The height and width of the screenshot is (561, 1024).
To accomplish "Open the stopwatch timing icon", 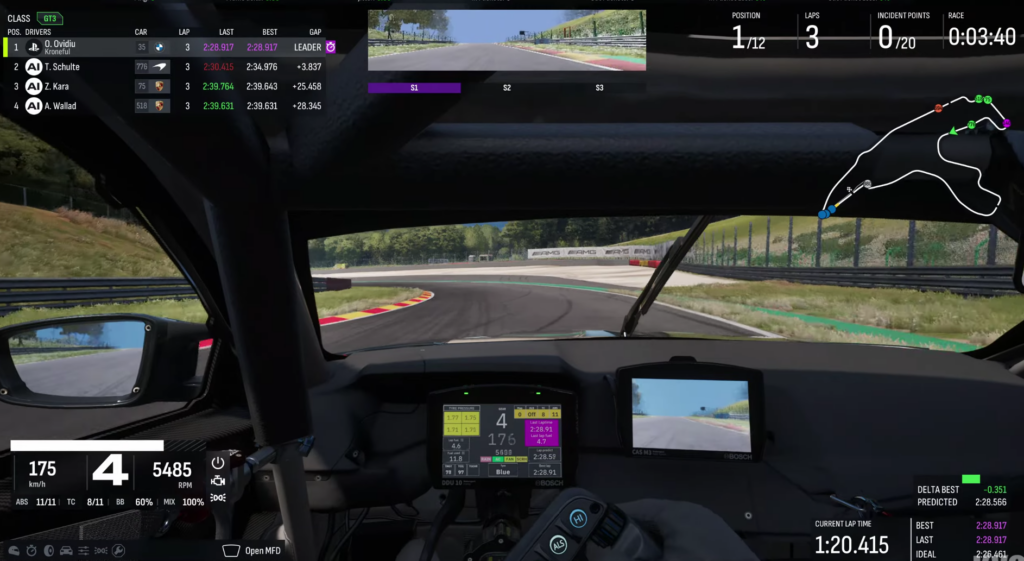I will pos(31,550).
